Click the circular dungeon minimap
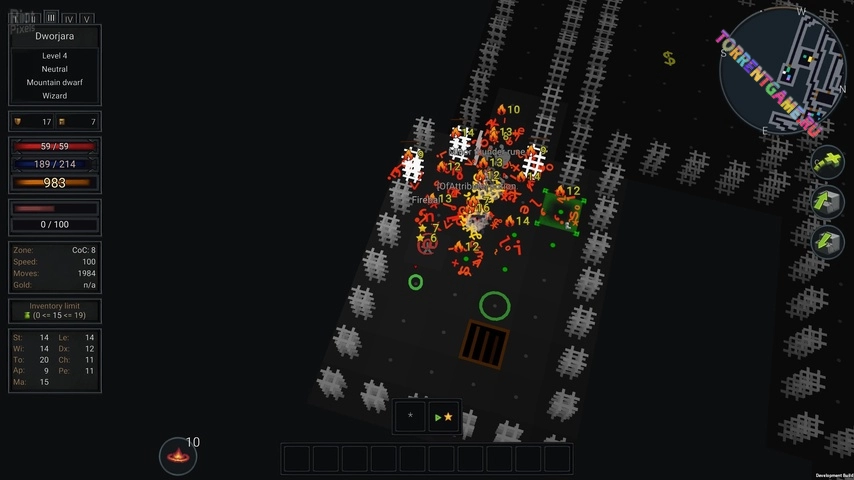Screen dimensions: 854x480 783,72
